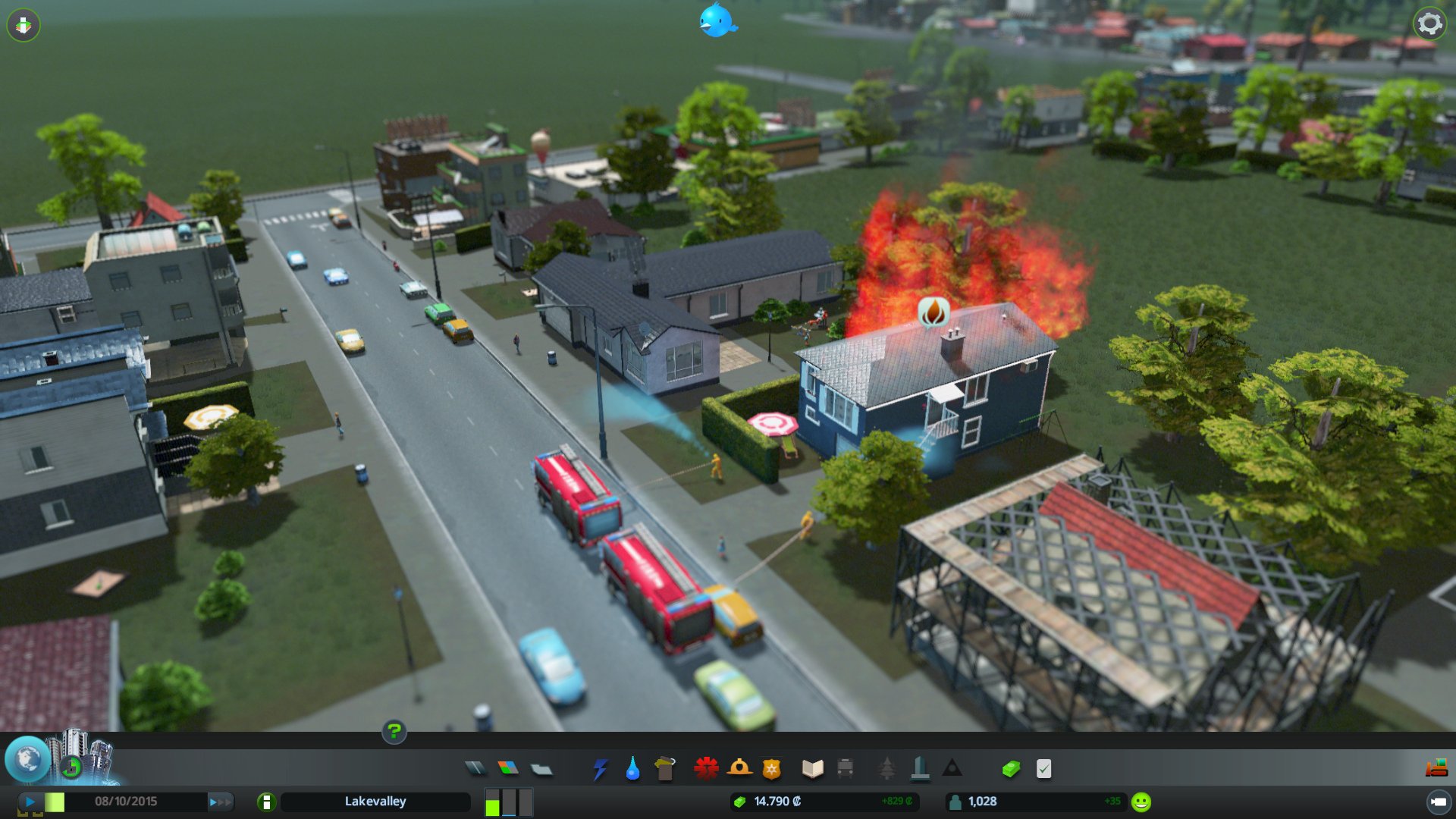This screenshot has height=819, width=1456.
Task: Select the Parks tree icon
Action: click(x=888, y=768)
